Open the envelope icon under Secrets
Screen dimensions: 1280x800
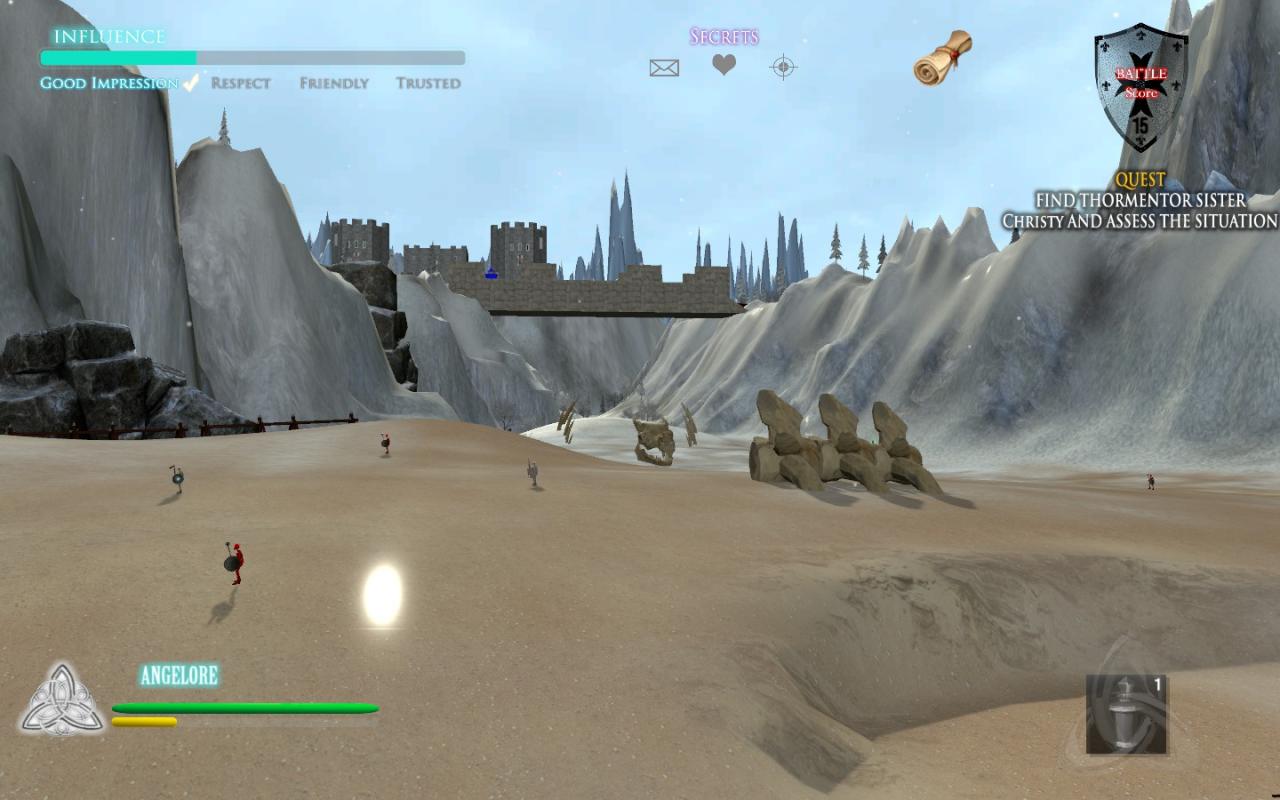[664, 68]
